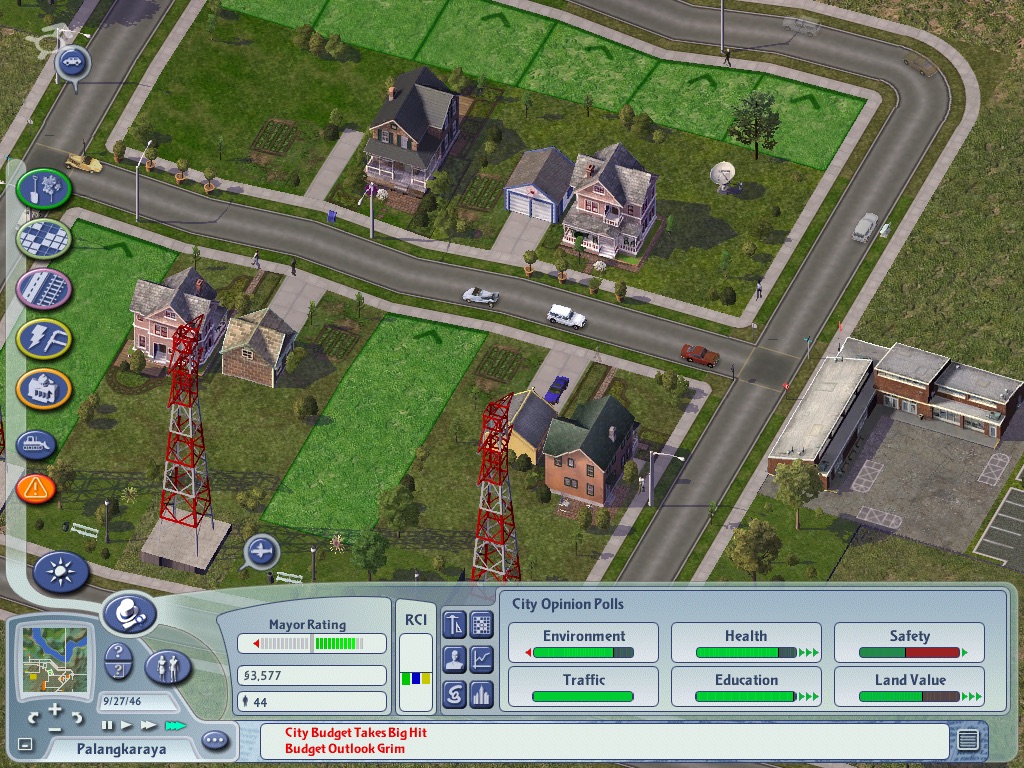
Task: Open the options menu ellipsis button
Action: coord(215,741)
